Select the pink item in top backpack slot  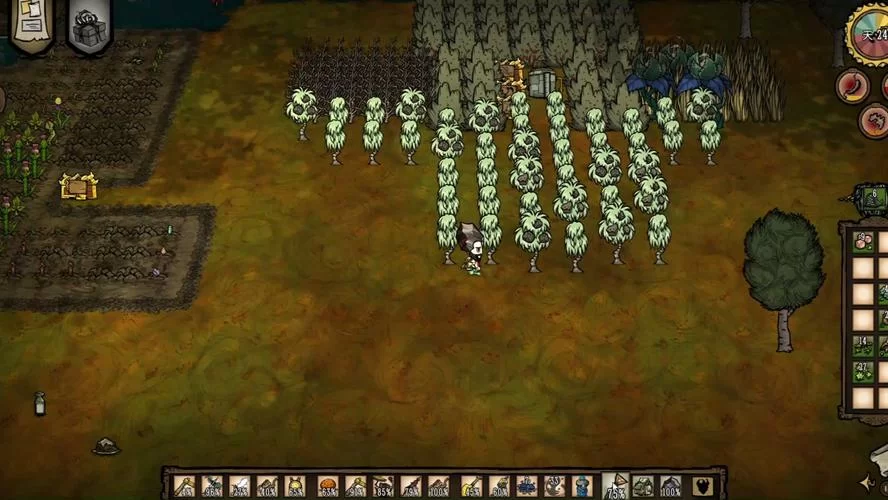(863, 242)
